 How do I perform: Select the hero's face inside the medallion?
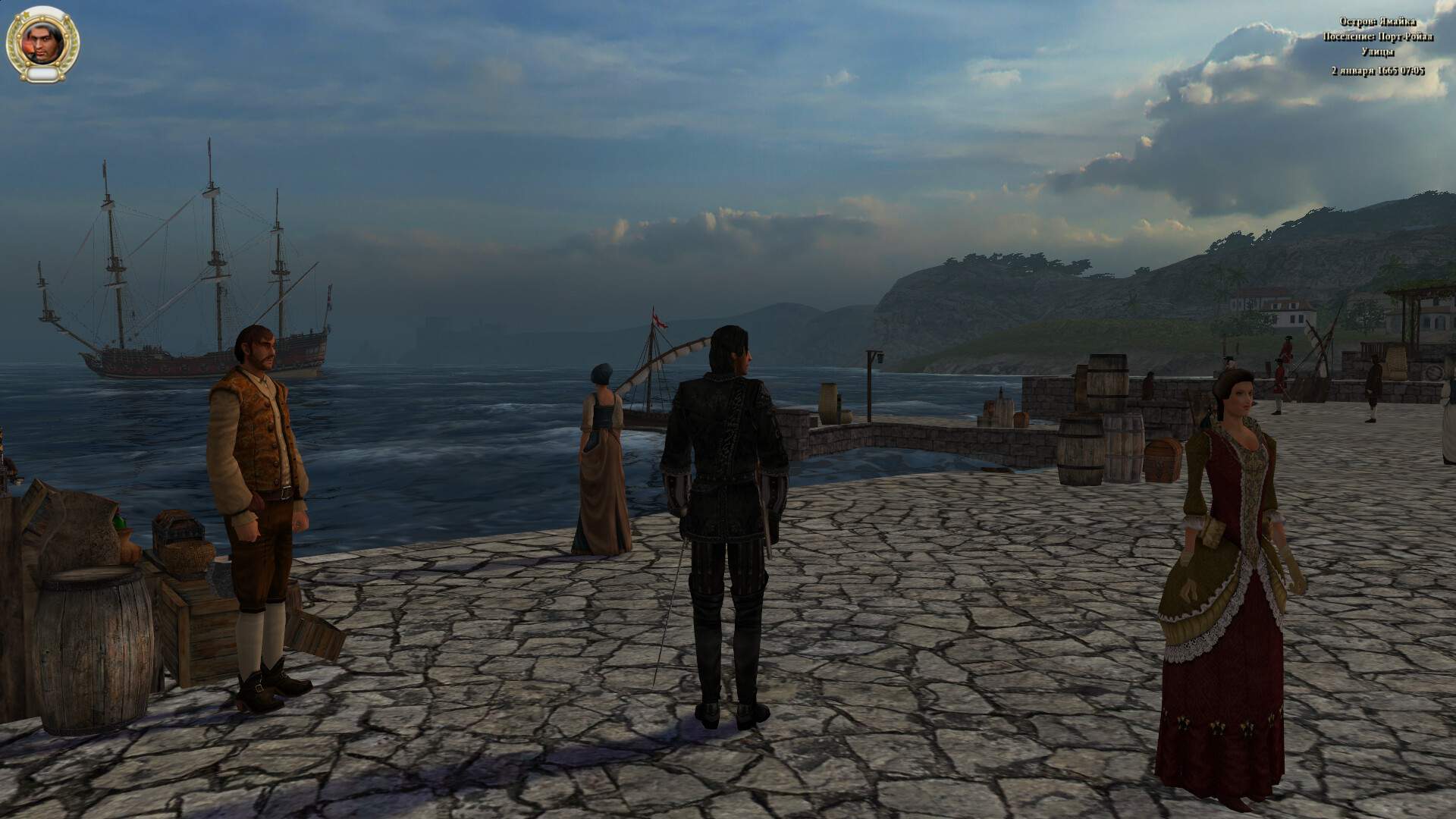click(41, 42)
